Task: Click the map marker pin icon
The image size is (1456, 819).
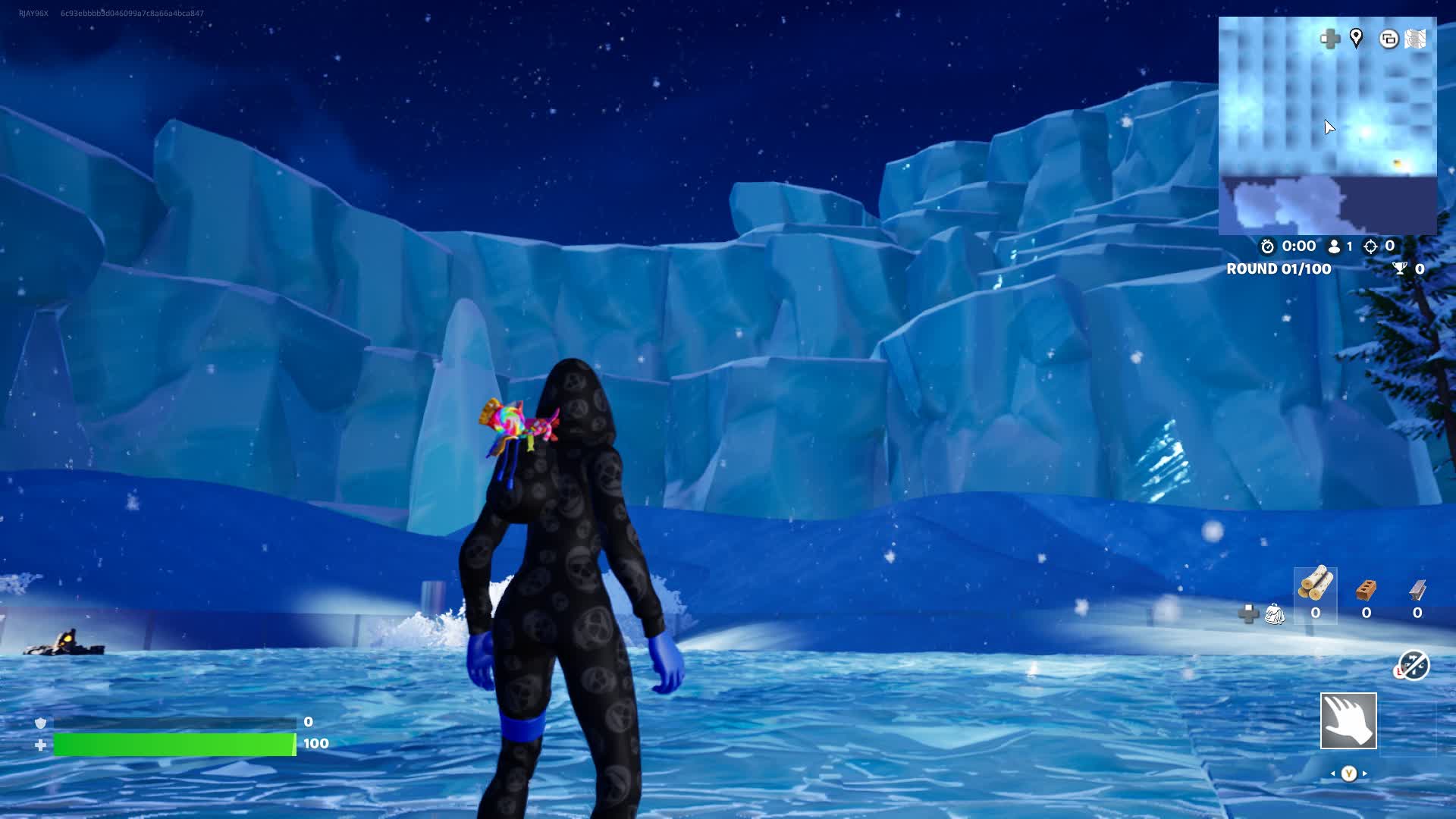Action: 1356,38
